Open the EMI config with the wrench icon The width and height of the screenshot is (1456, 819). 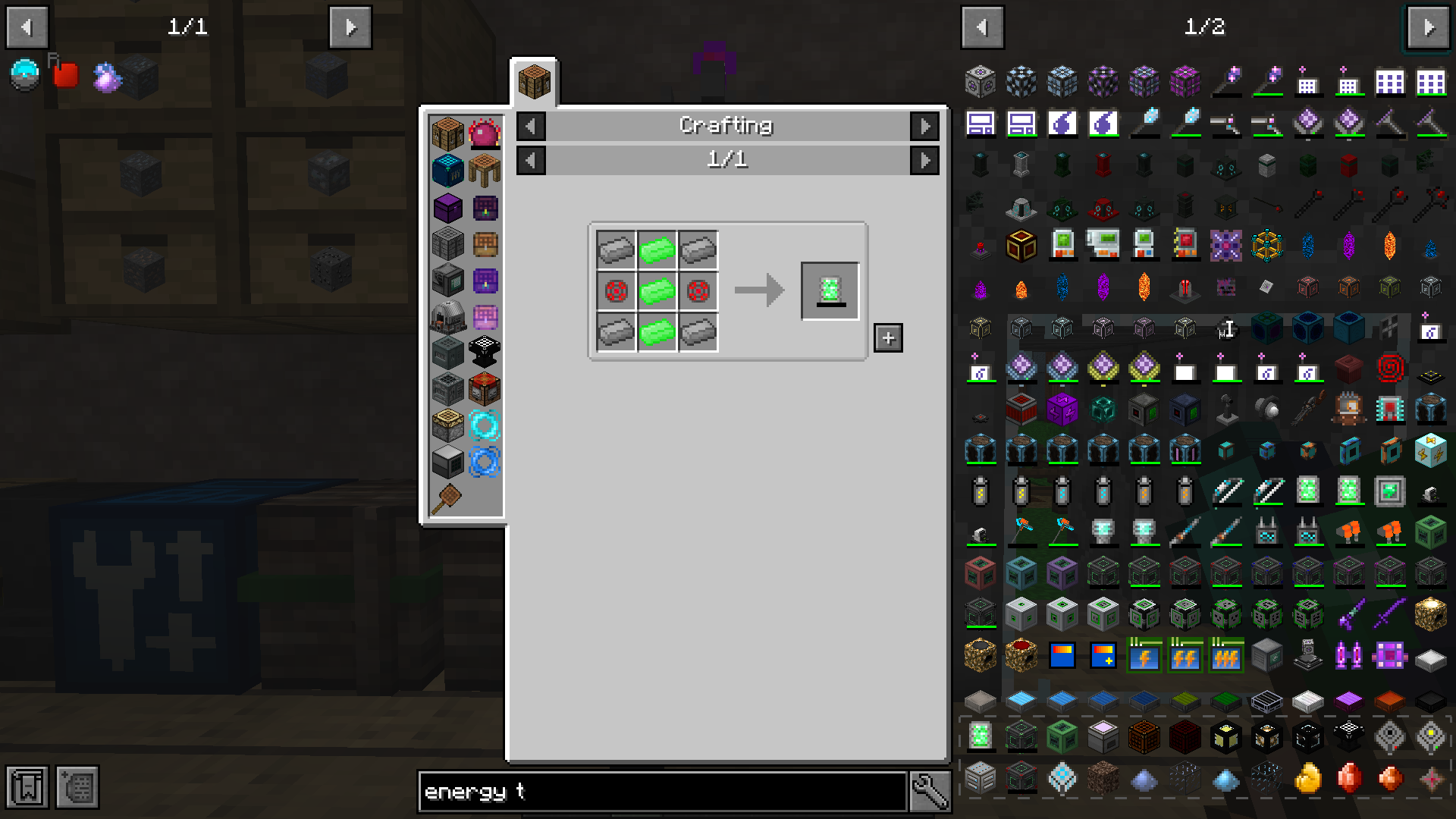click(x=929, y=791)
